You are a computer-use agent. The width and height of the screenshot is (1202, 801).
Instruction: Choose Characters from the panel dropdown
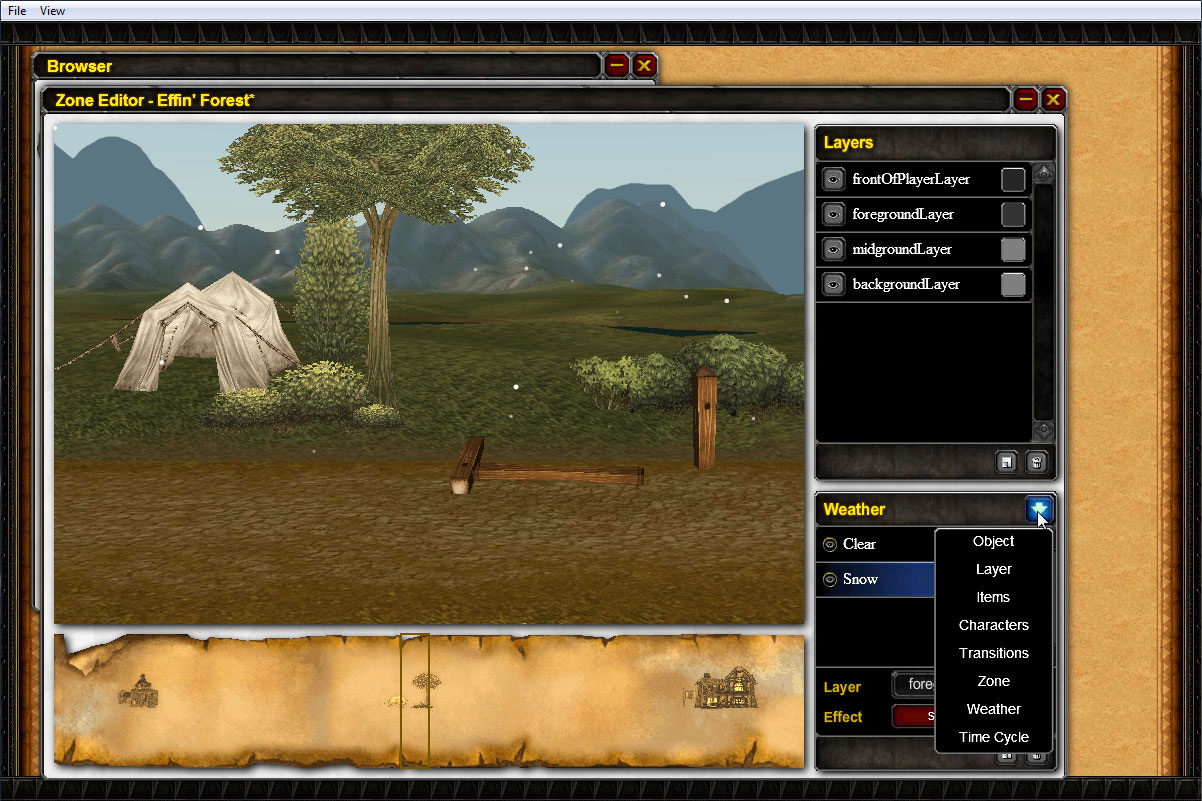click(x=993, y=626)
